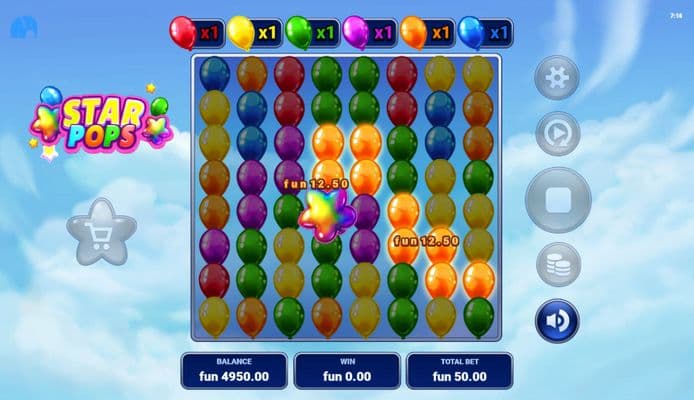Toggle the sound speaker button
The width and height of the screenshot is (694, 400).
click(557, 321)
